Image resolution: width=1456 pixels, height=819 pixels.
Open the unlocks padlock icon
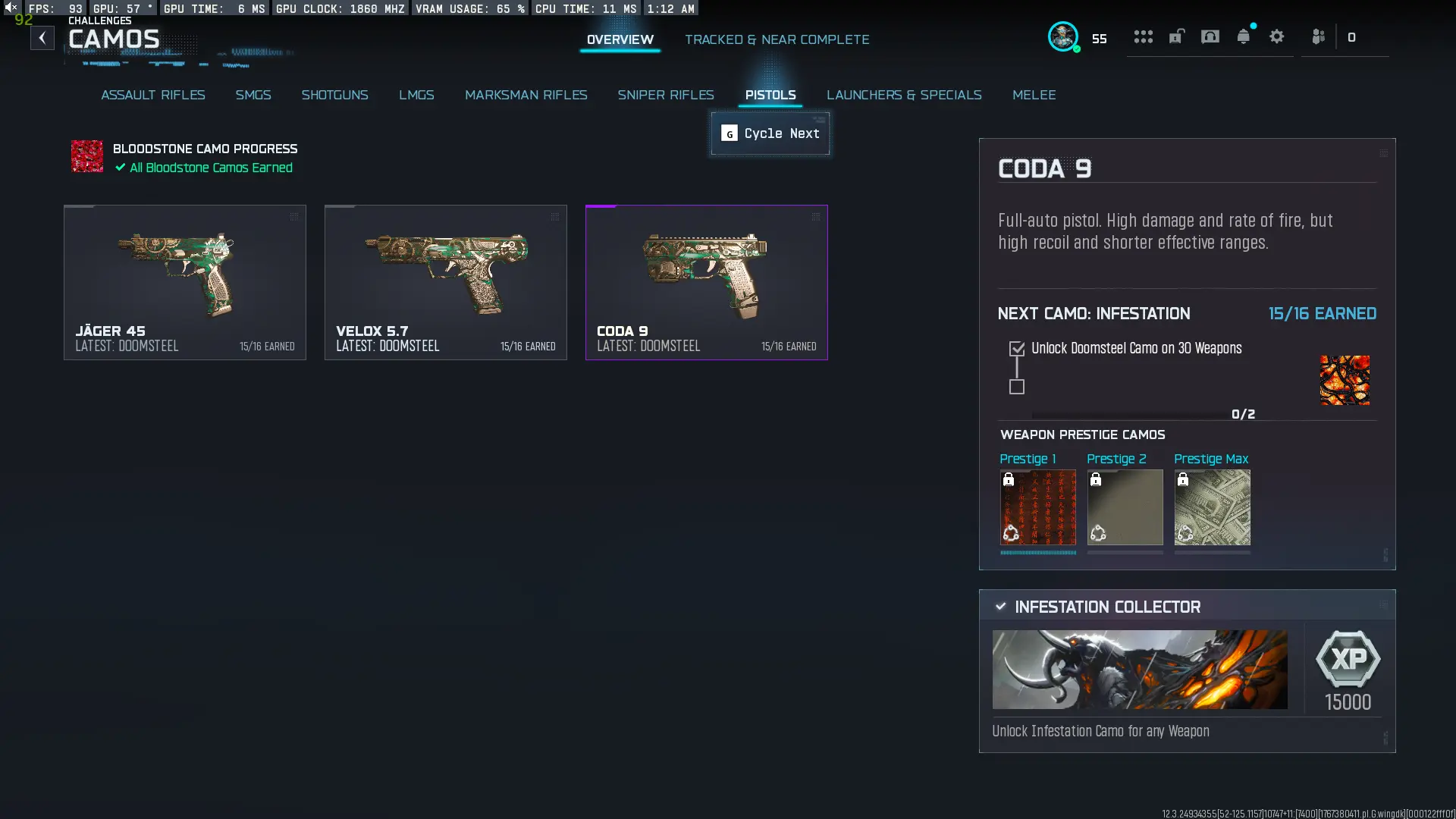tap(1177, 36)
